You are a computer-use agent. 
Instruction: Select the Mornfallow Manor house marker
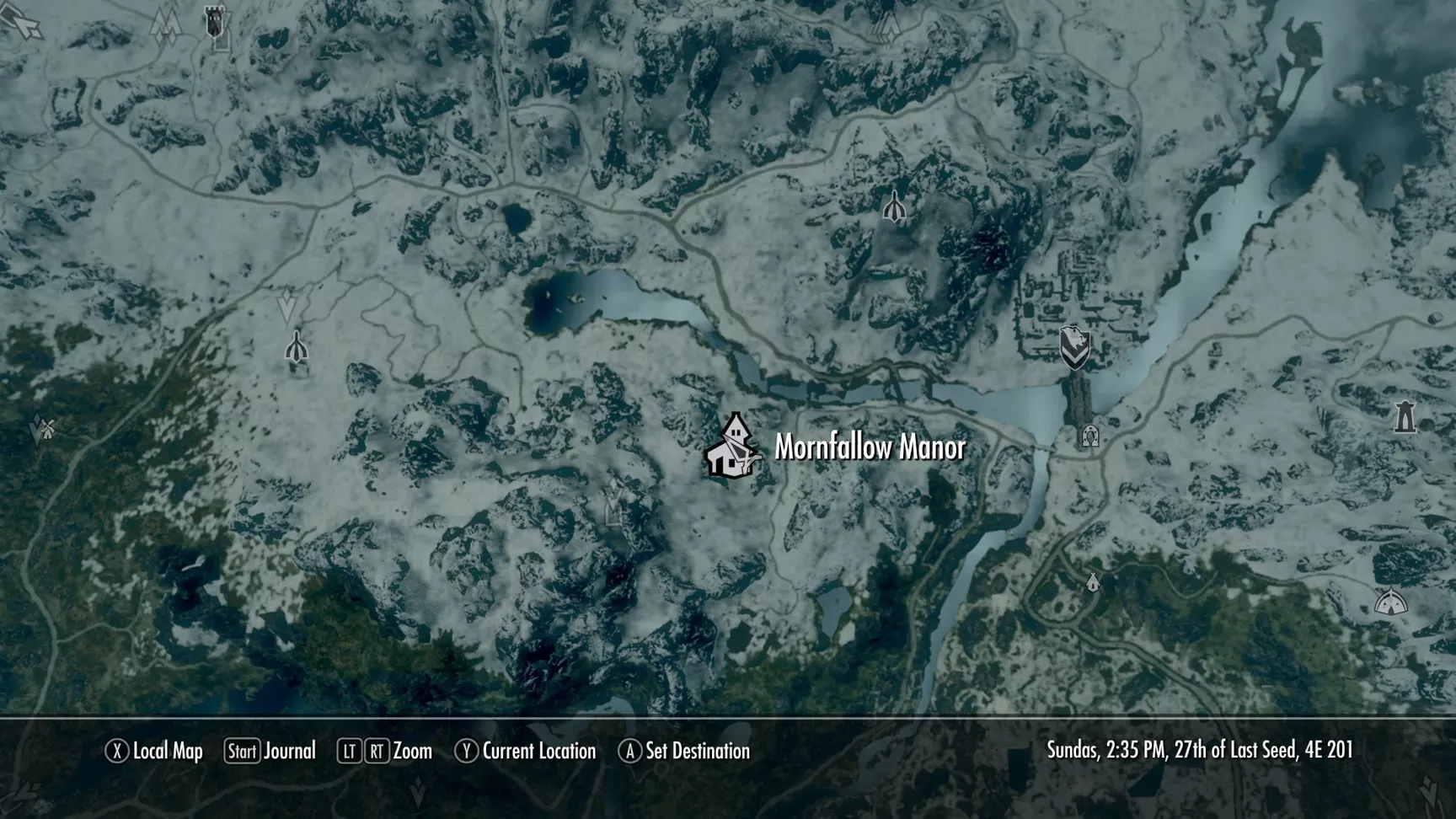pos(731,447)
